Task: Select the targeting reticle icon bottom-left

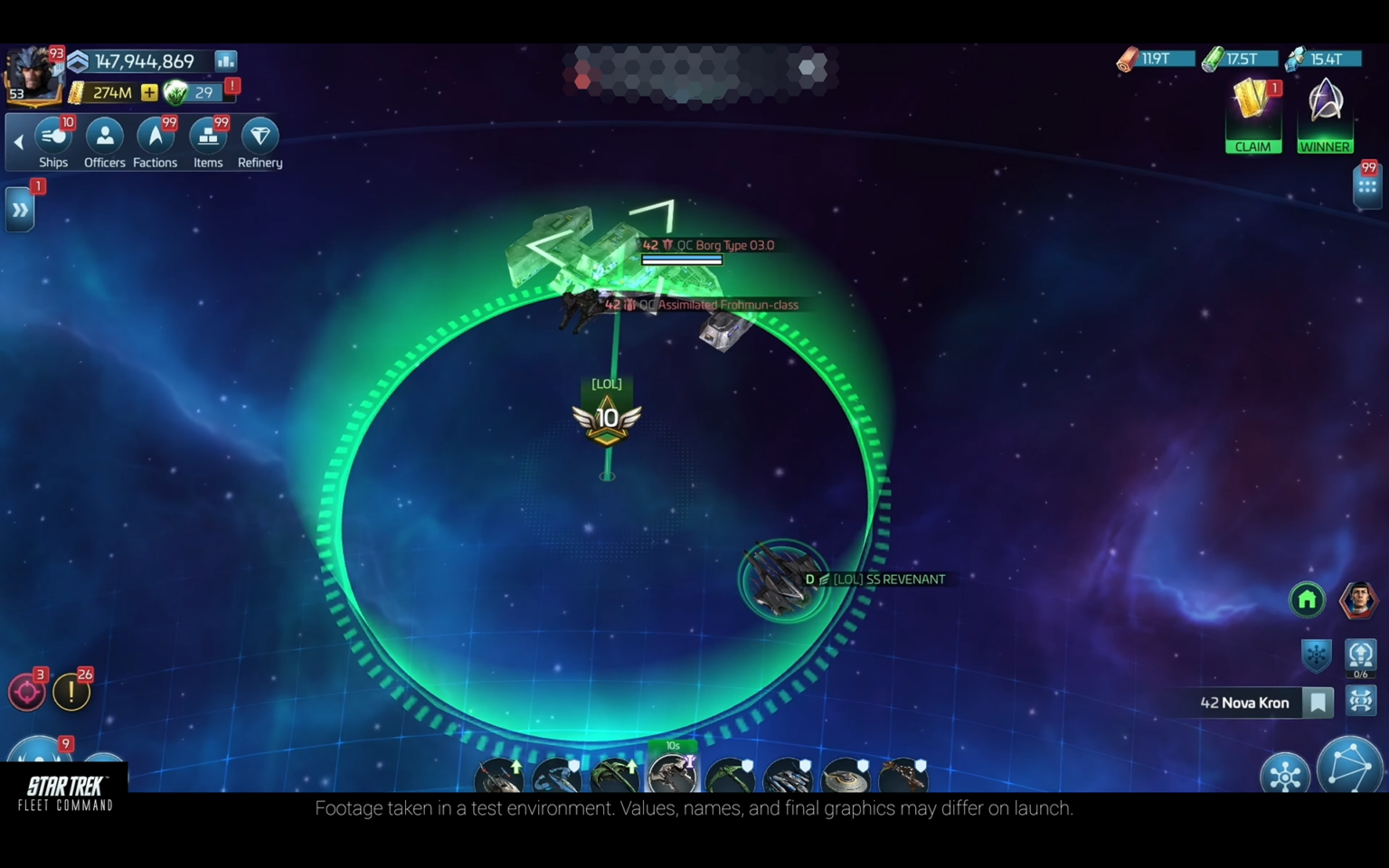Action: click(x=28, y=691)
